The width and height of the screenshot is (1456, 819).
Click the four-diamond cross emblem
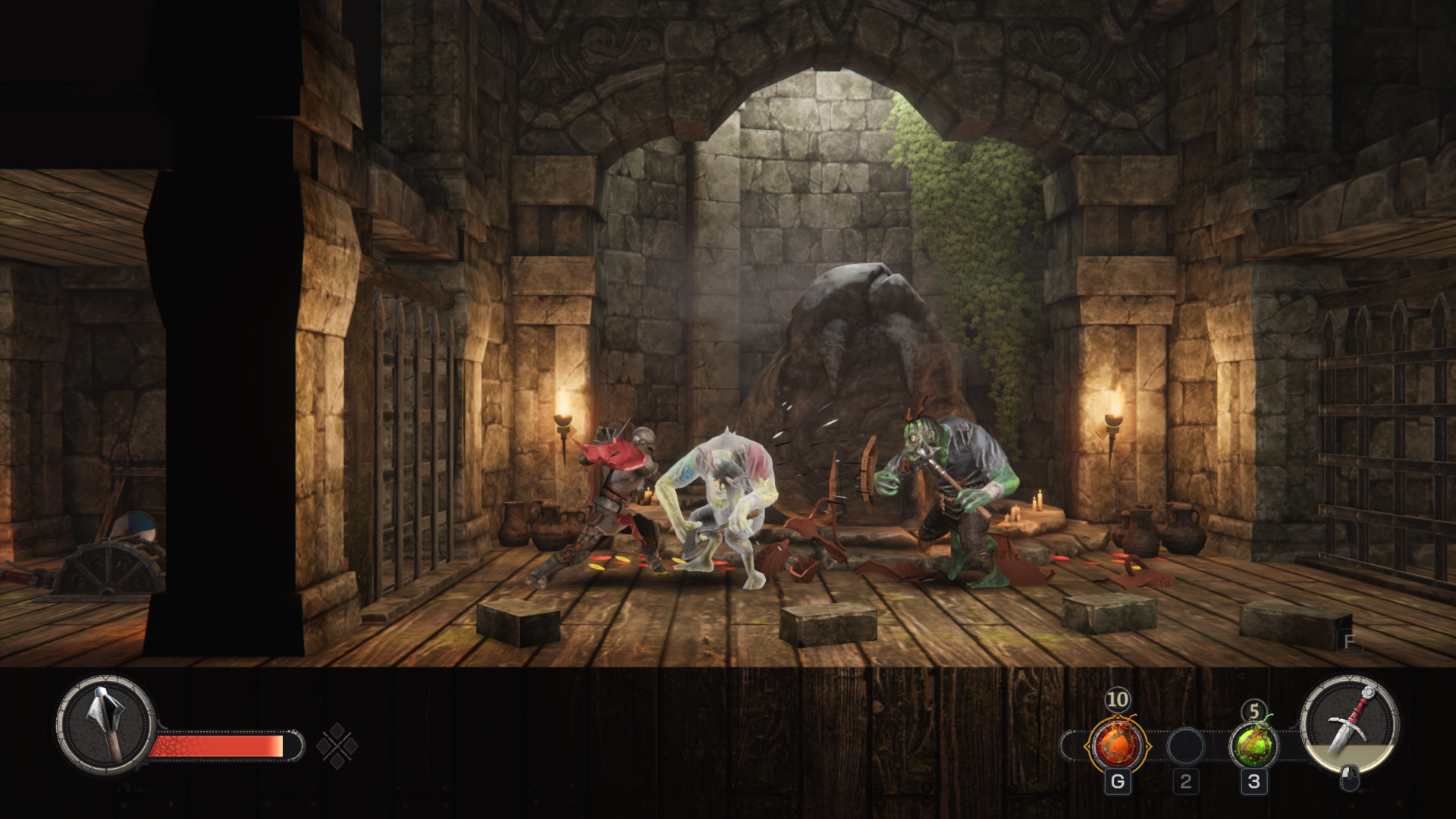click(337, 746)
